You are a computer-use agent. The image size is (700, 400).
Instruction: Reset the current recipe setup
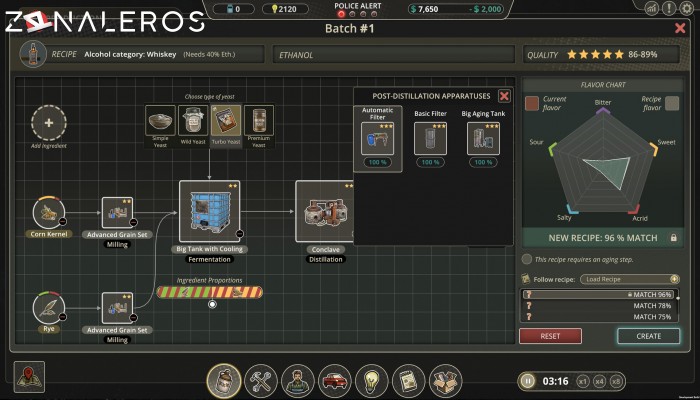pos(550,336)
